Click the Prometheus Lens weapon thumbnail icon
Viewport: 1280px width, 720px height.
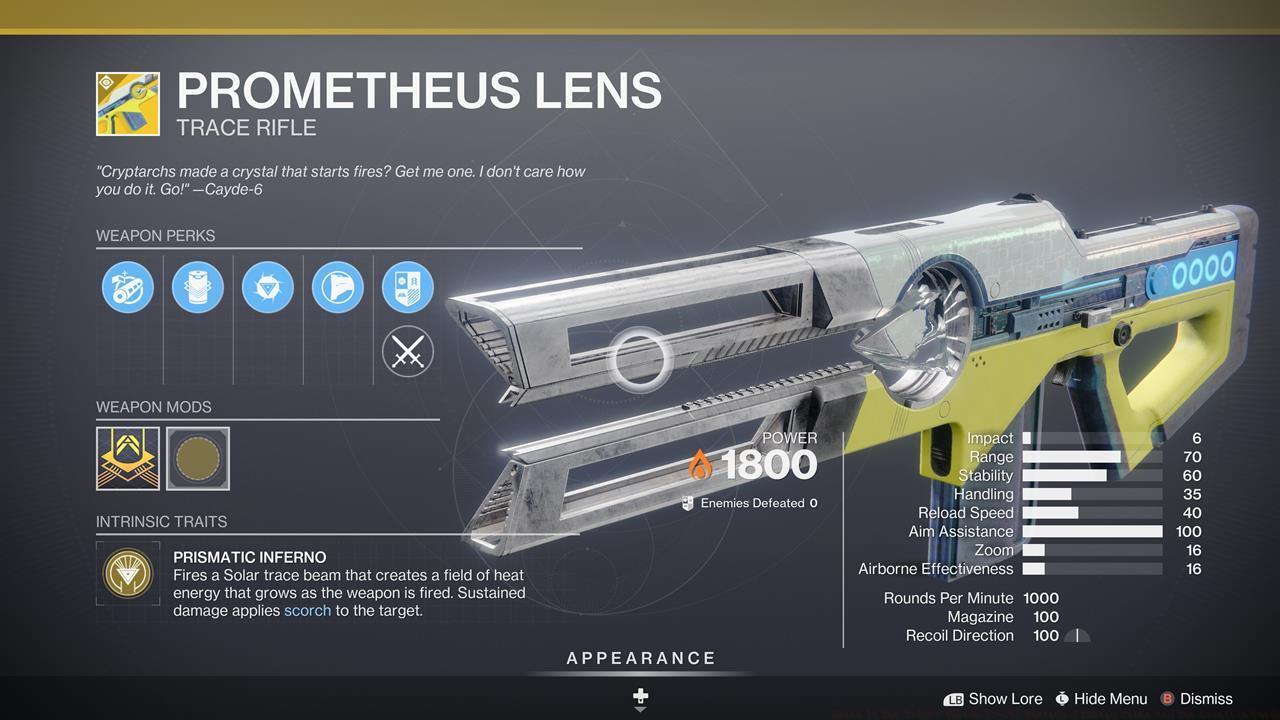tap(126, 103)
